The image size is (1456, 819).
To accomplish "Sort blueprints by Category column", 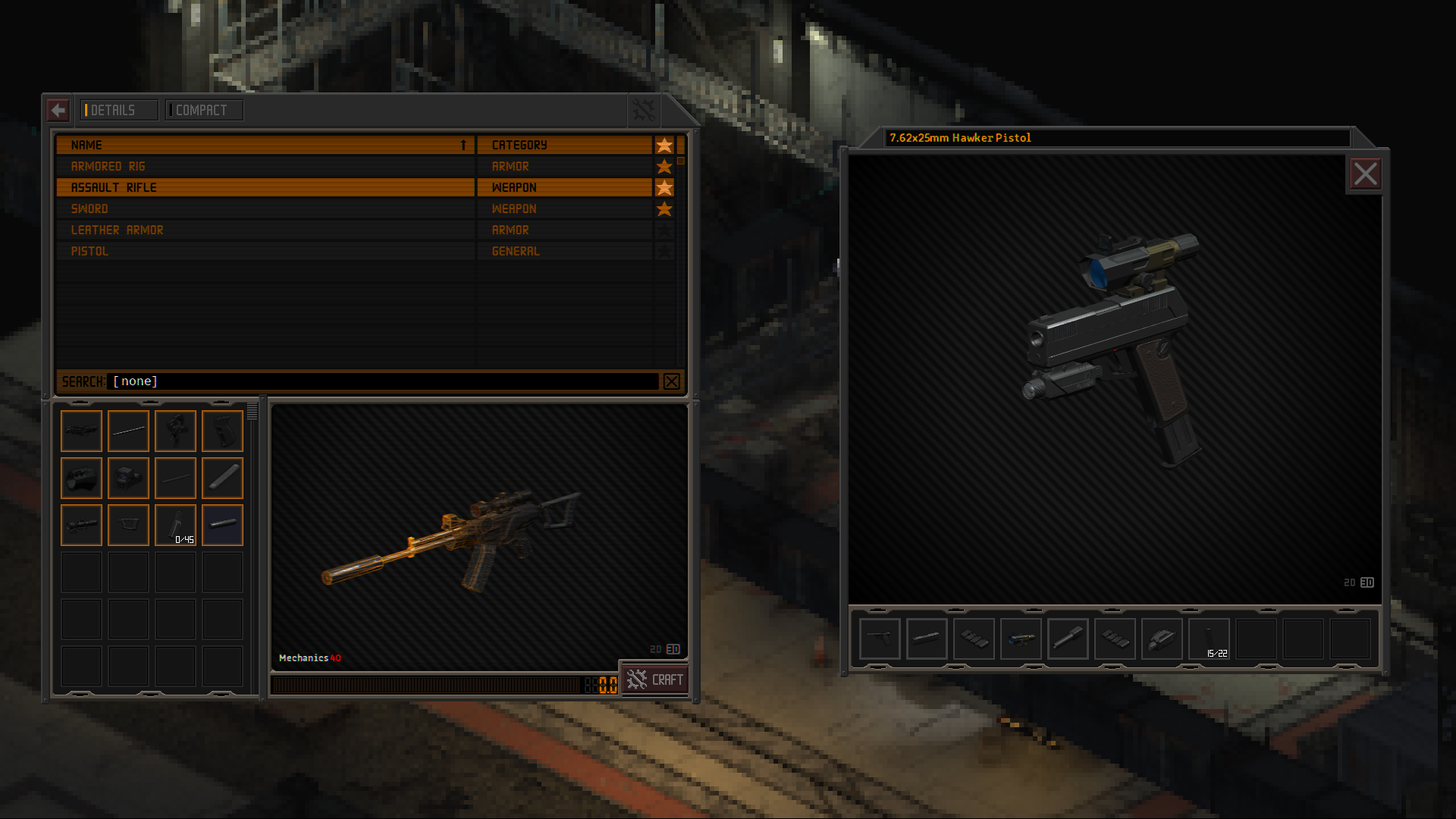I will [x=564, y=145].
